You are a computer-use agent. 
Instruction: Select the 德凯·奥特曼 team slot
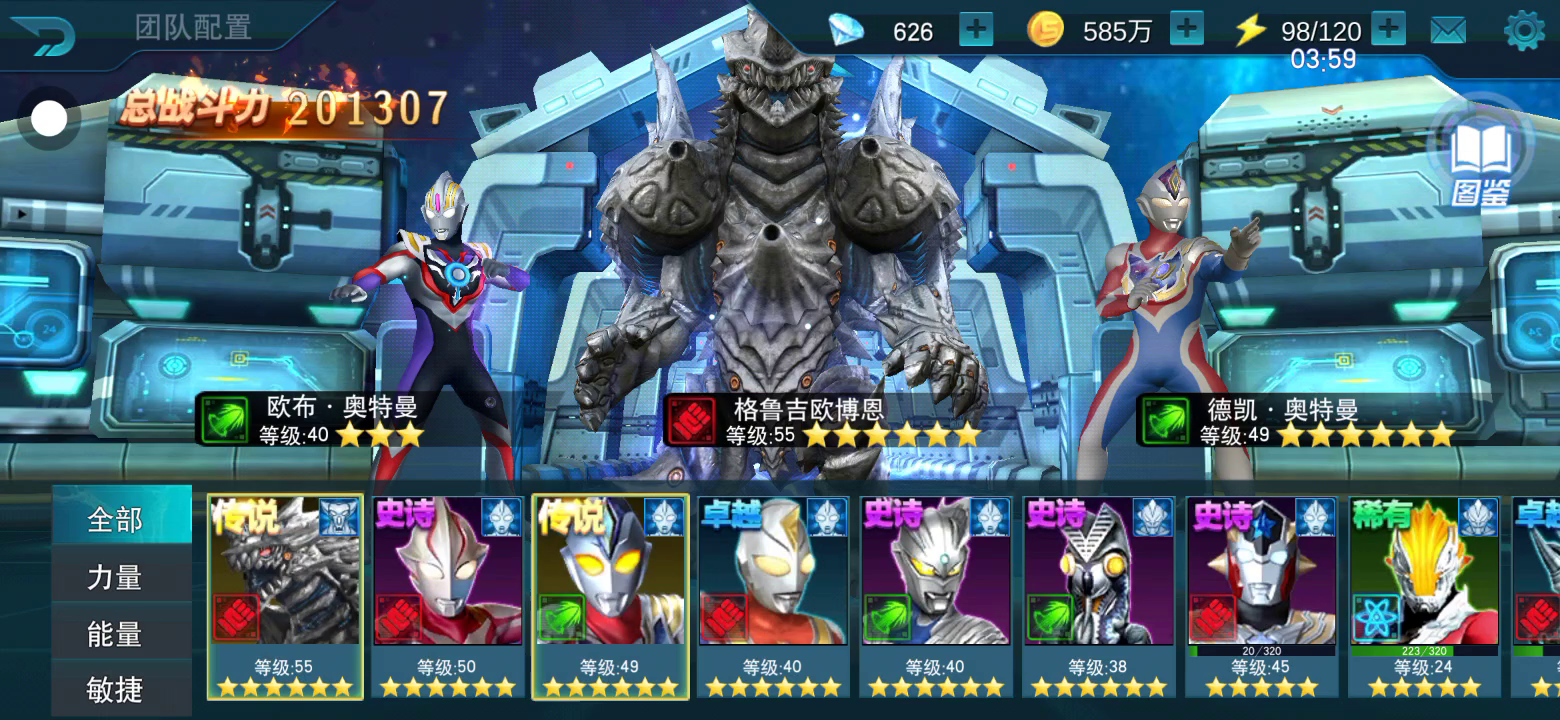click(x=1180, y=320)
